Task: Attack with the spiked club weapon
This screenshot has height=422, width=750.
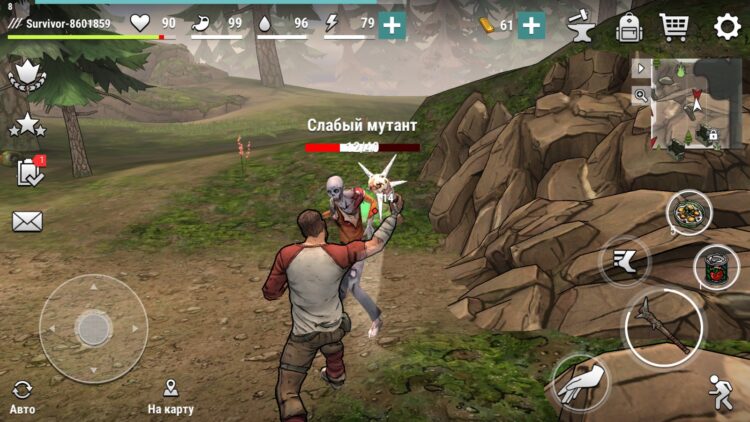Action: point(663,326)
